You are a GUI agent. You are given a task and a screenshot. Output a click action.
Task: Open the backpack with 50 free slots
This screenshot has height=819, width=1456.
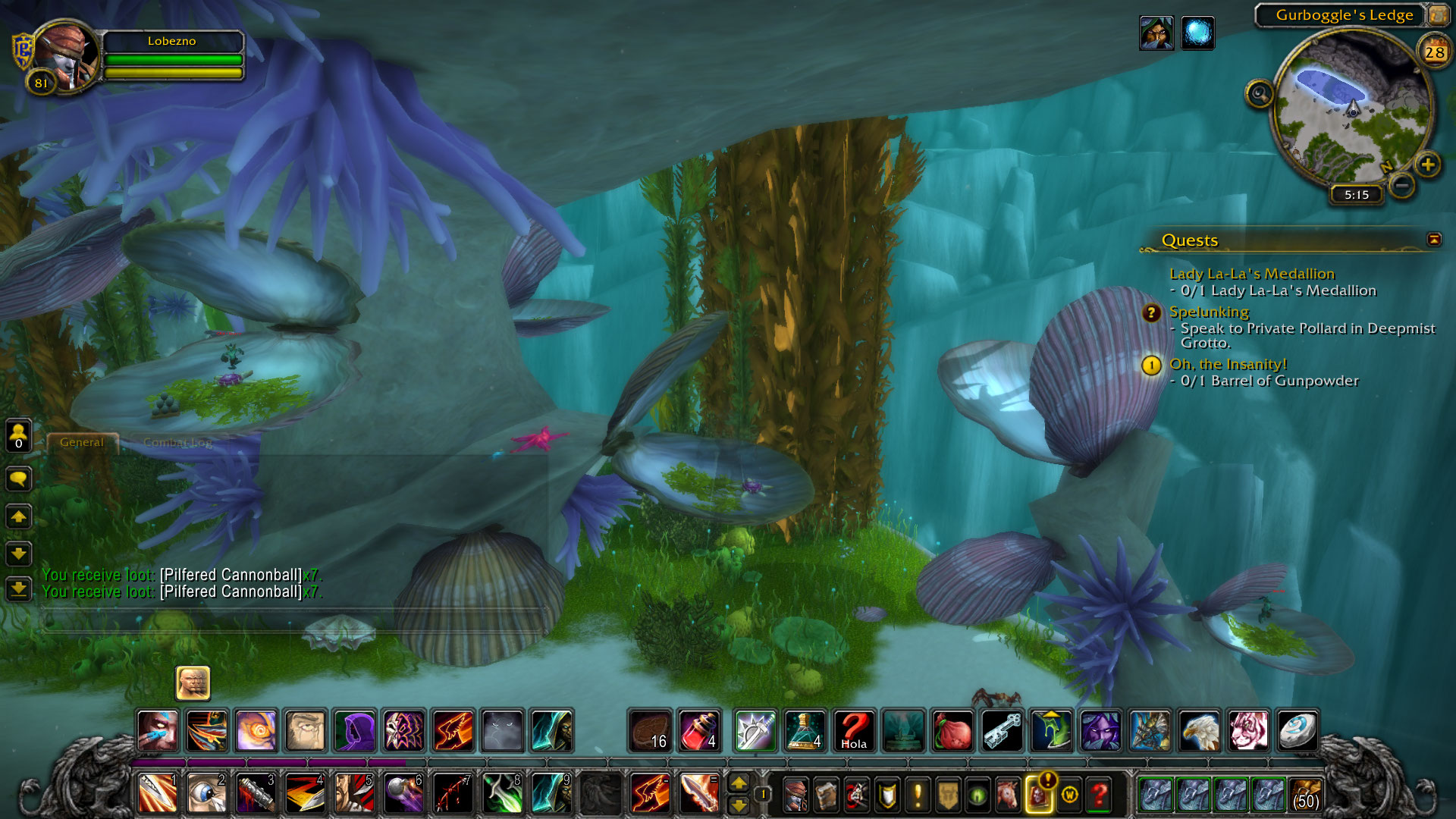[1305, 794]
